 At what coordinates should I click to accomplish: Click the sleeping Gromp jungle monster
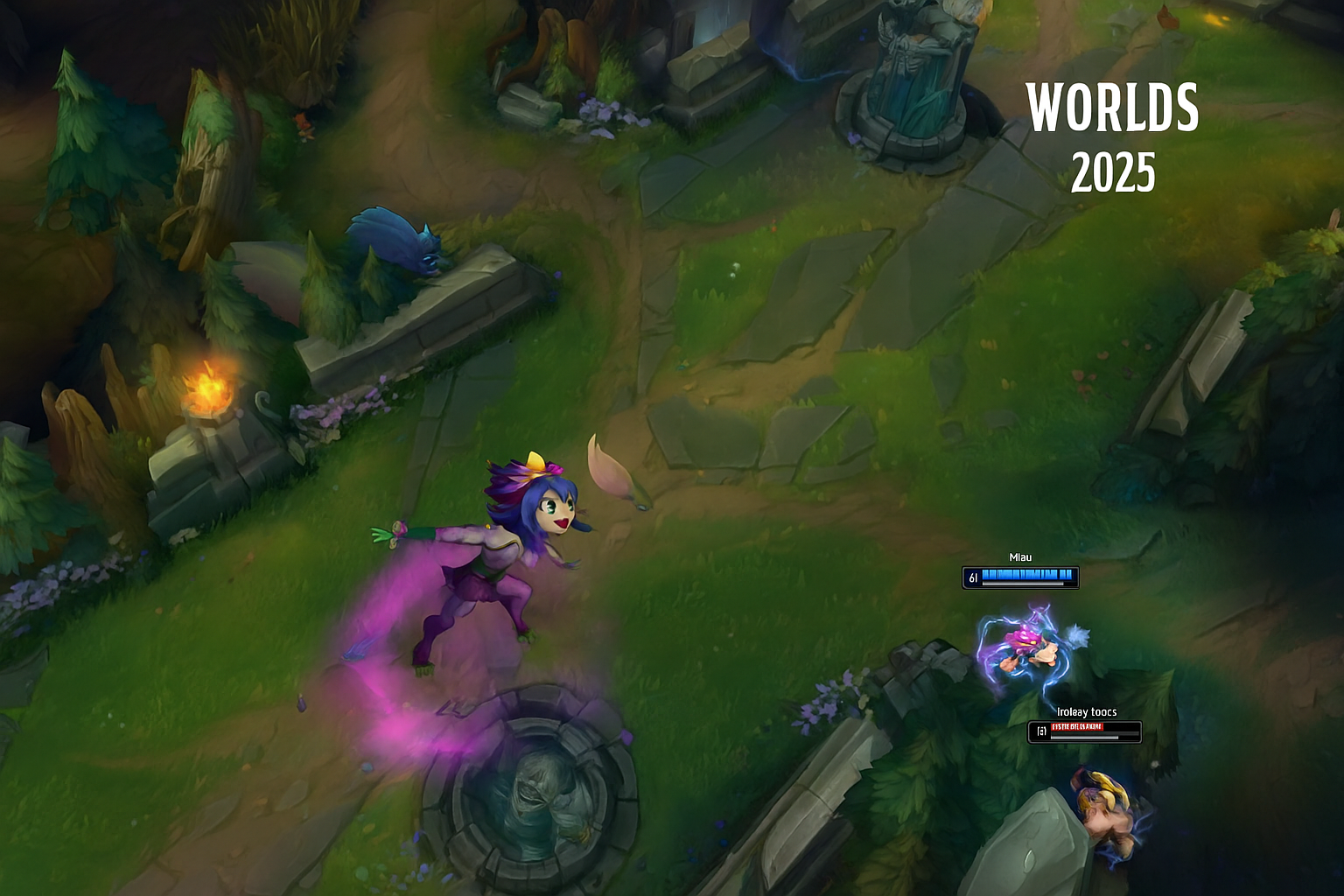coord(394,241)
